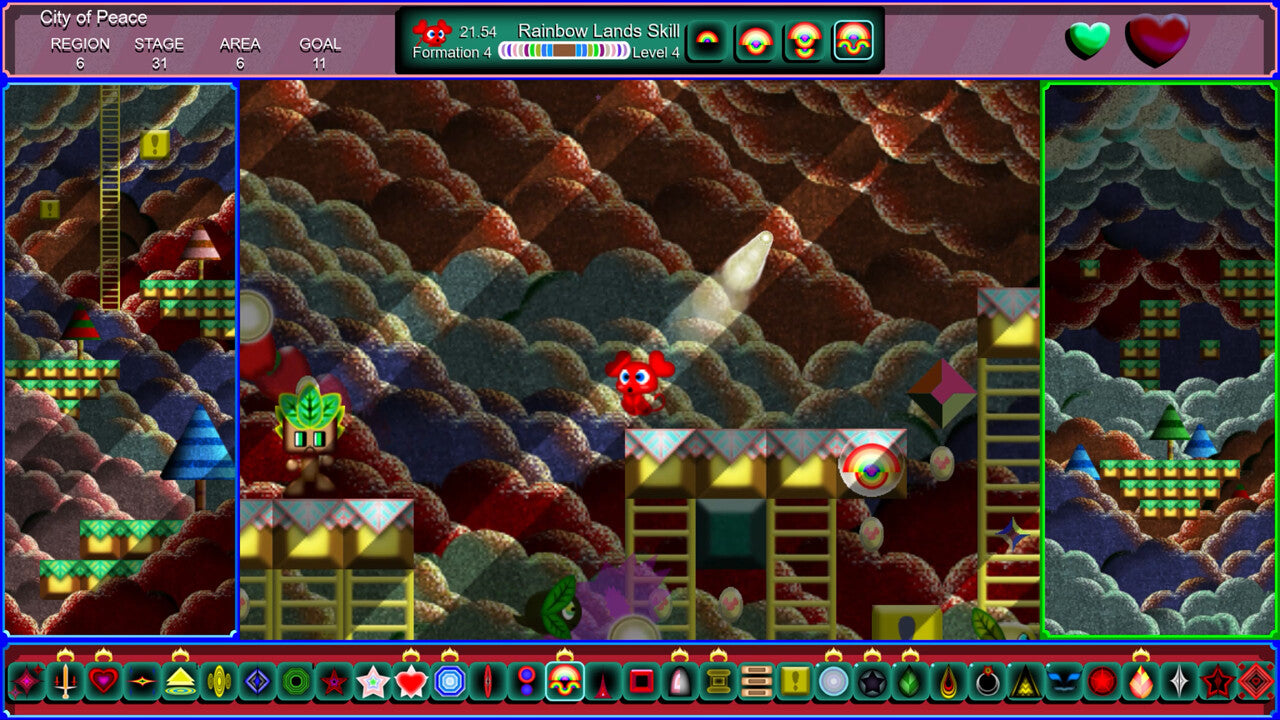Click the red diamond icon at bar's end
The height and width of the screenshot is (720, 1280).
pos(1255,682)
